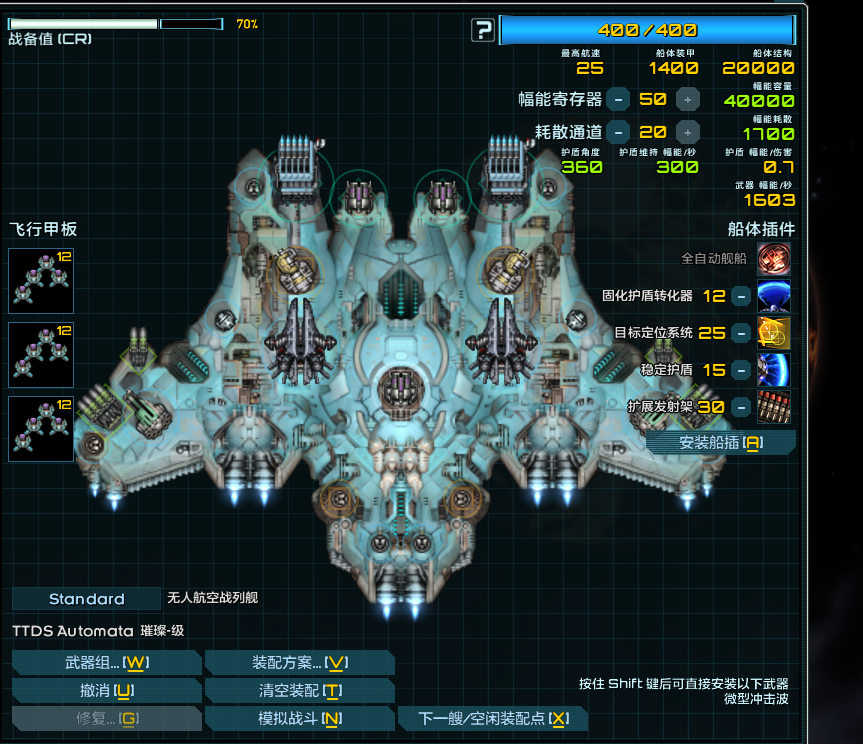
Task: Select the bottom 飞行甲板 fighter wing slot
Action: 41,429
